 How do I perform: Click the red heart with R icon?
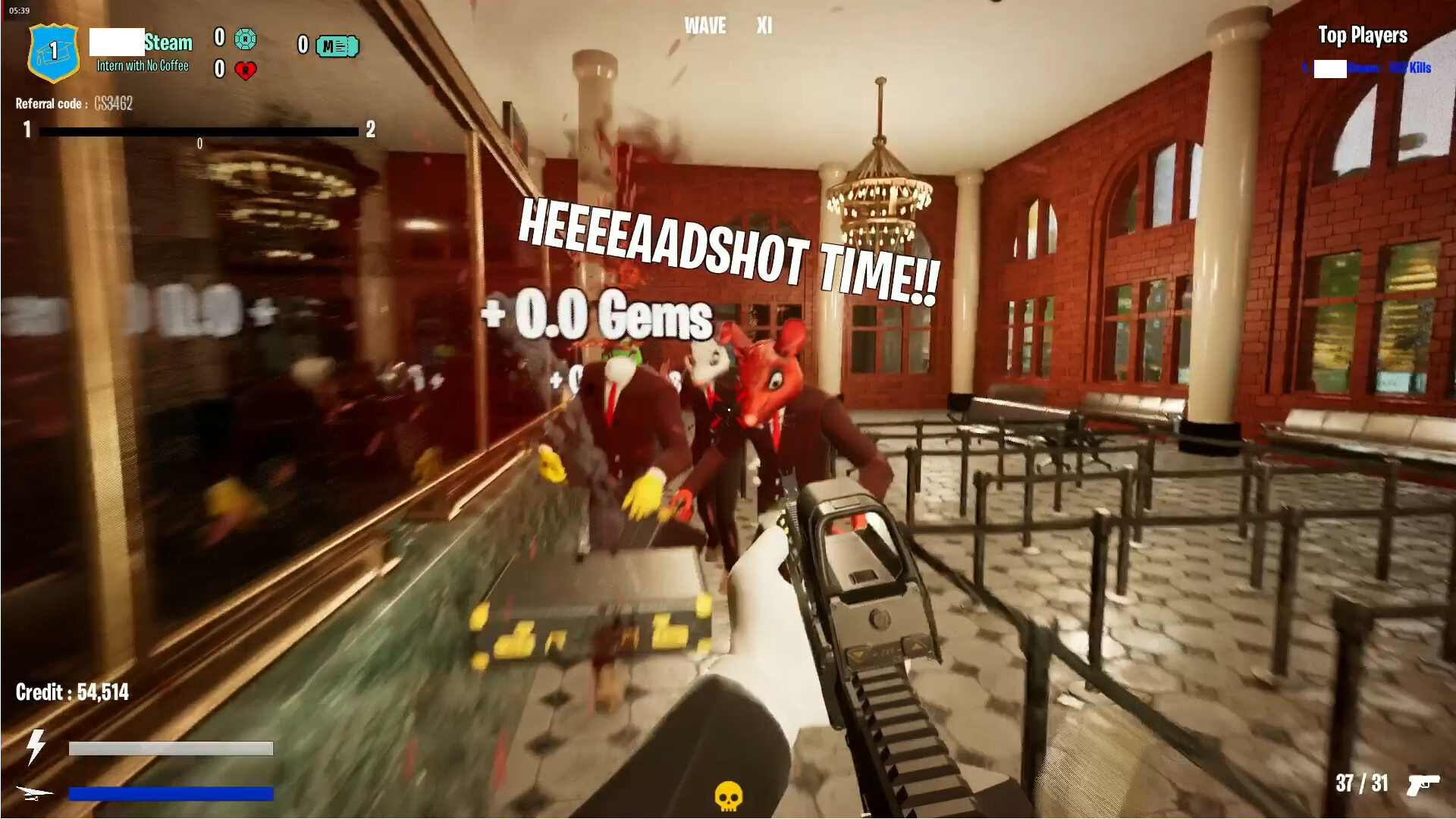[x=247, y=68]
